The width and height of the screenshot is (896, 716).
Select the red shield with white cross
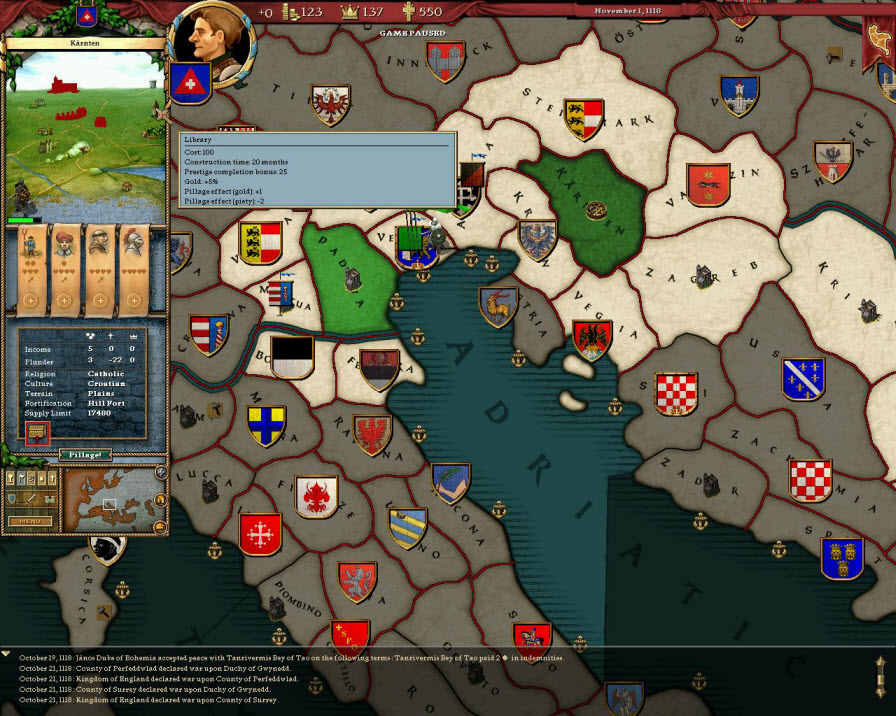[x=188, y=83]
